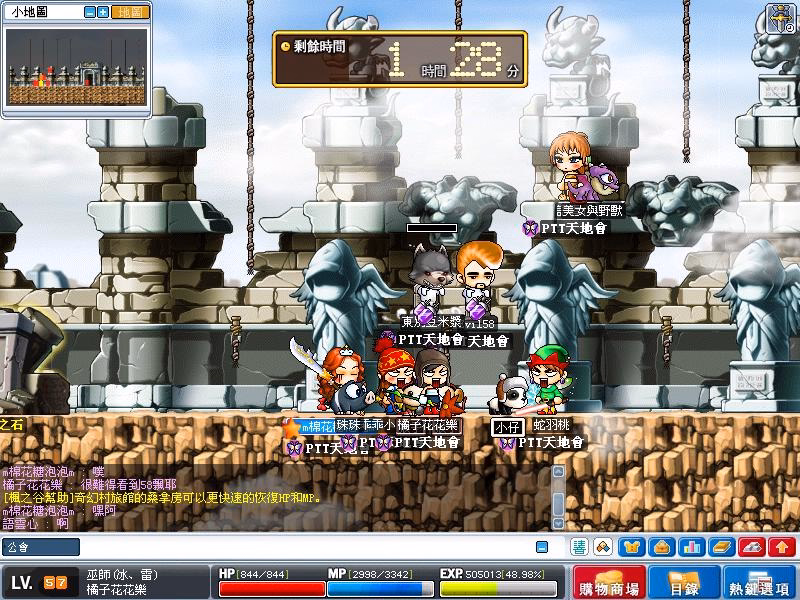Minimize the chat window with the small blue button

coord(542,547)
